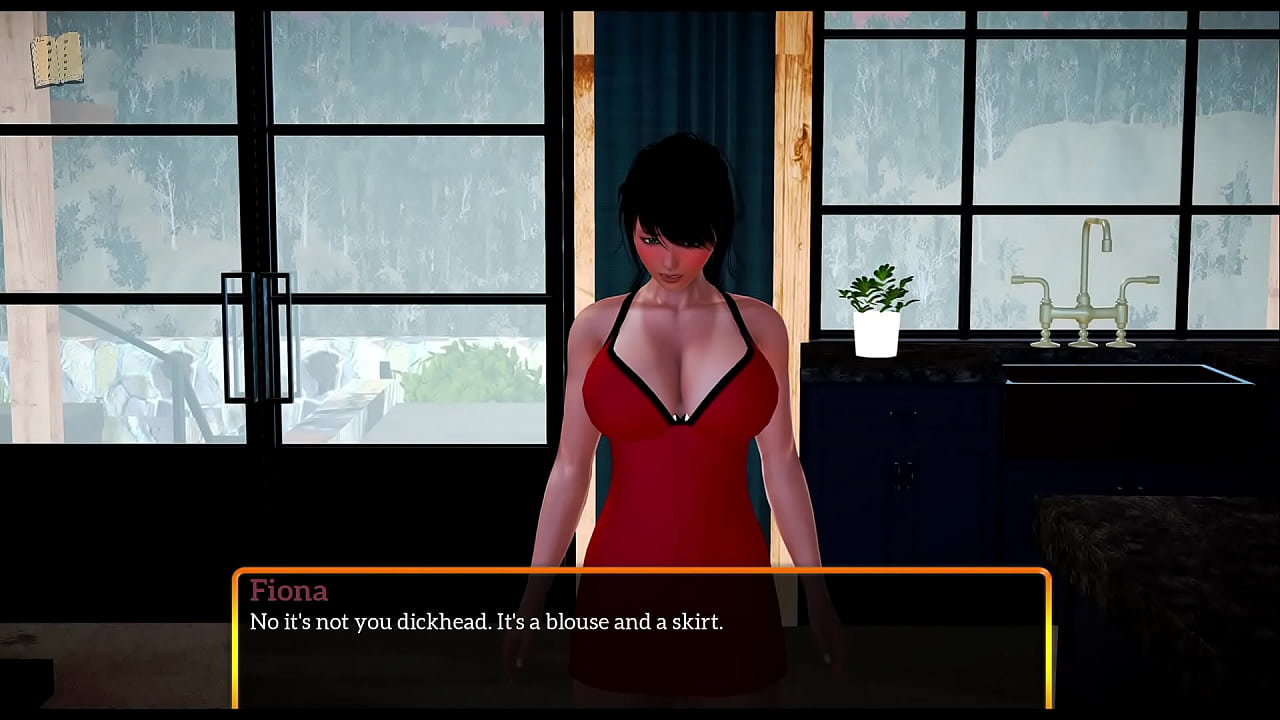Open the journal book icon

coord(56,60)
